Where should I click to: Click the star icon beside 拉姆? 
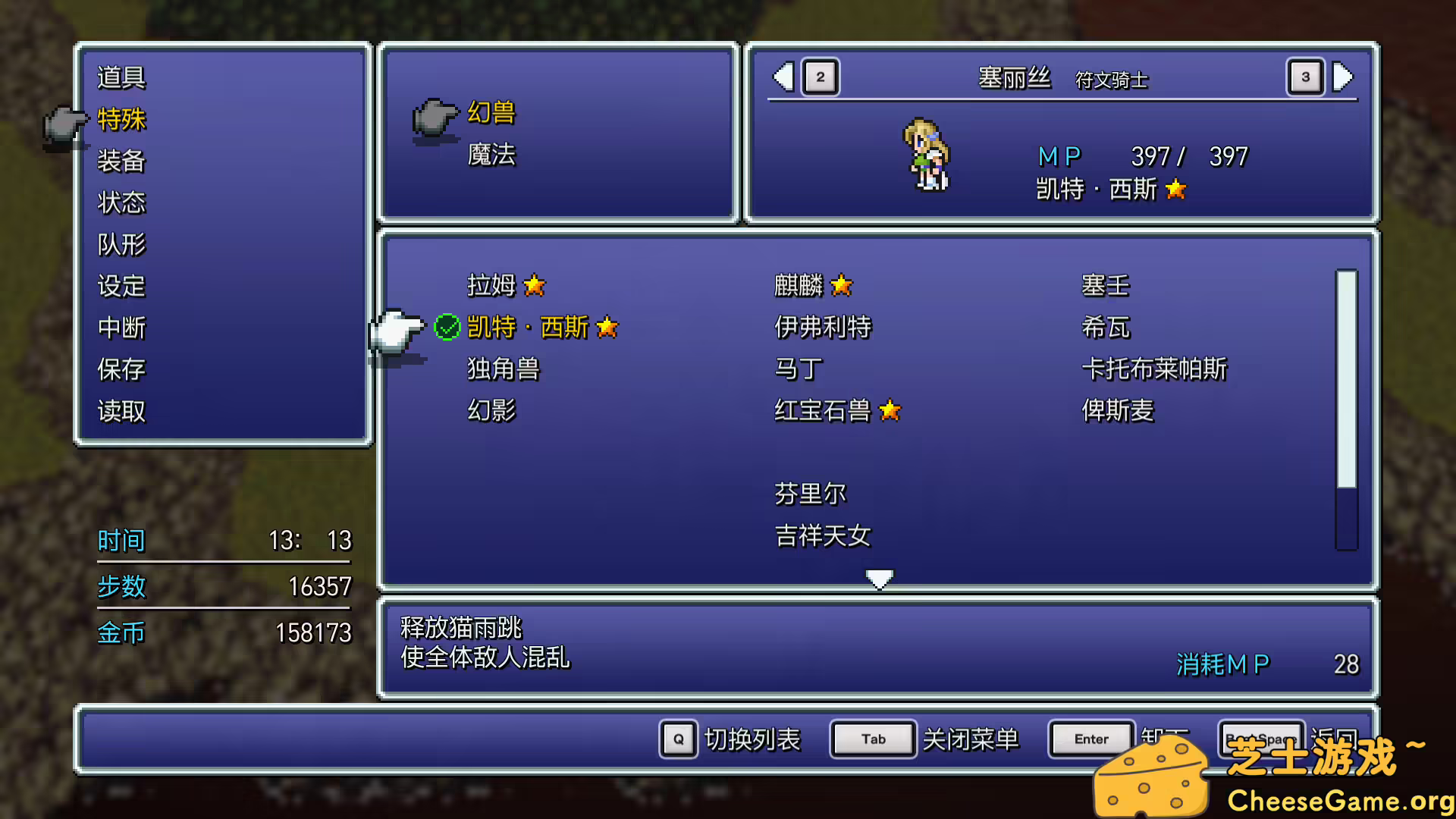[x=535, y=286]
